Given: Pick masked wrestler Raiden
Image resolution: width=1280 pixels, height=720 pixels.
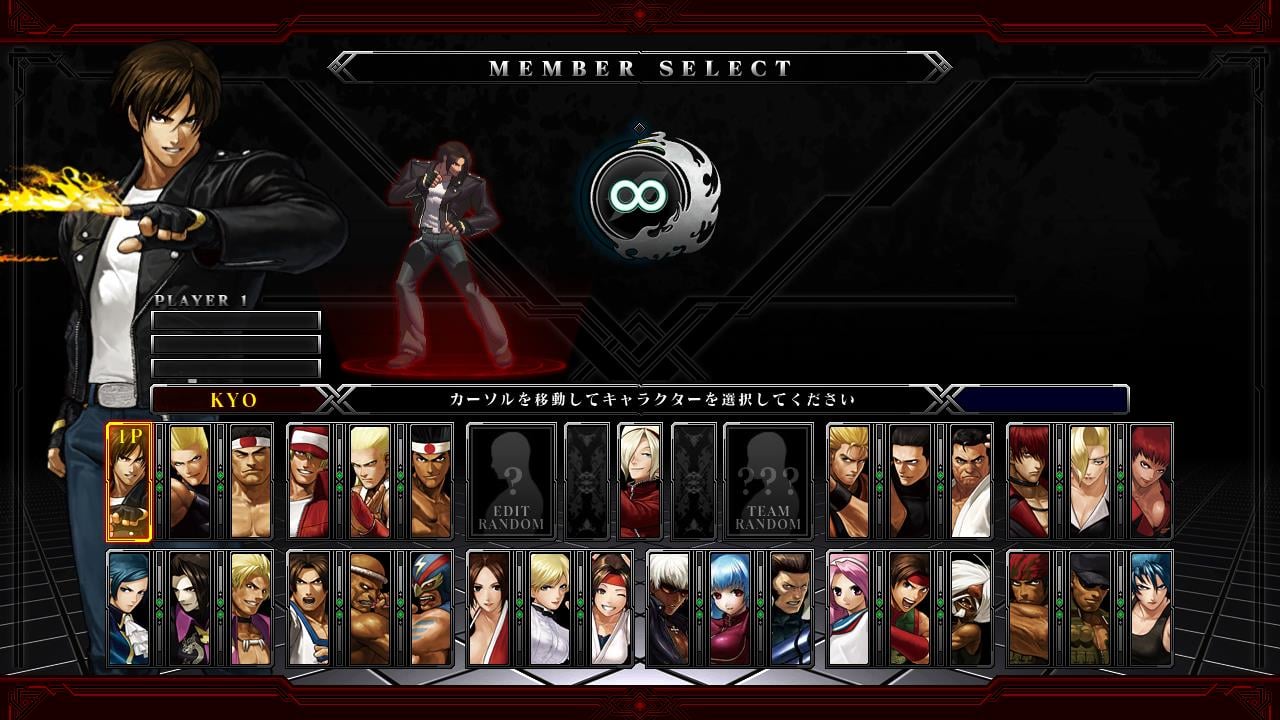Looking at the screenshot, I should click(431, 608).
